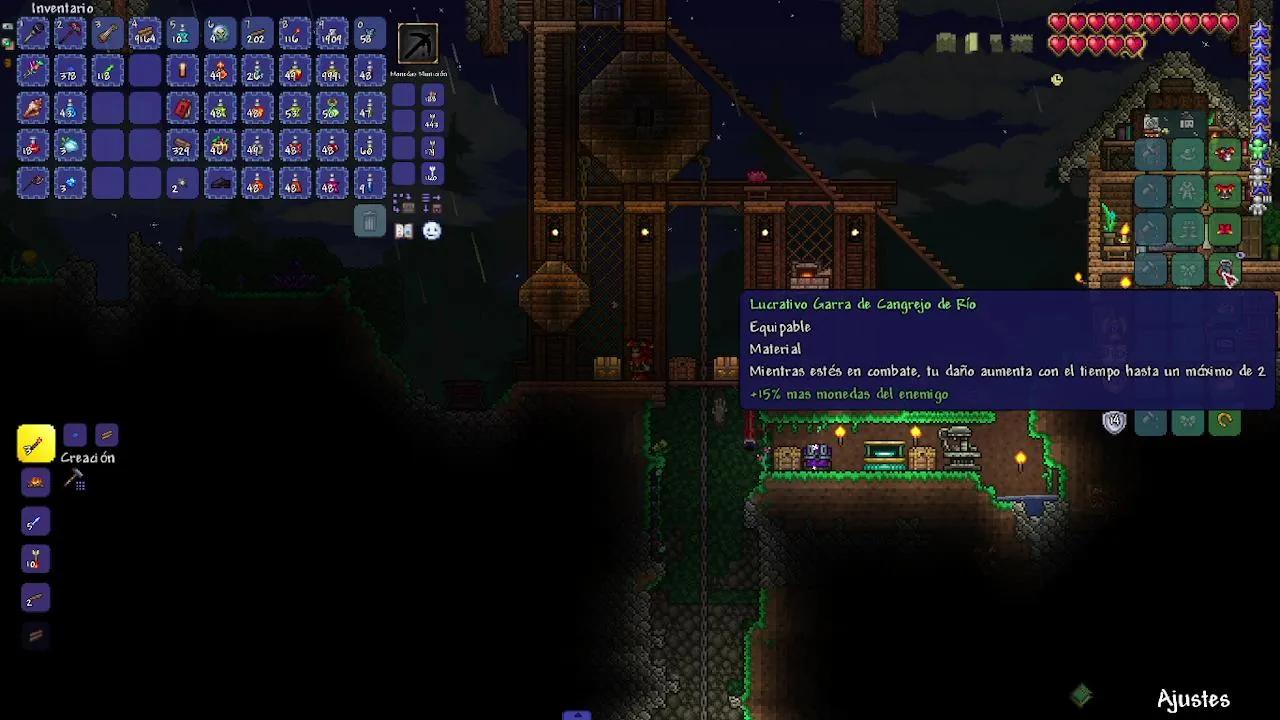
Task: Pick the wood stack of 9164
Action: pos(145,35)
